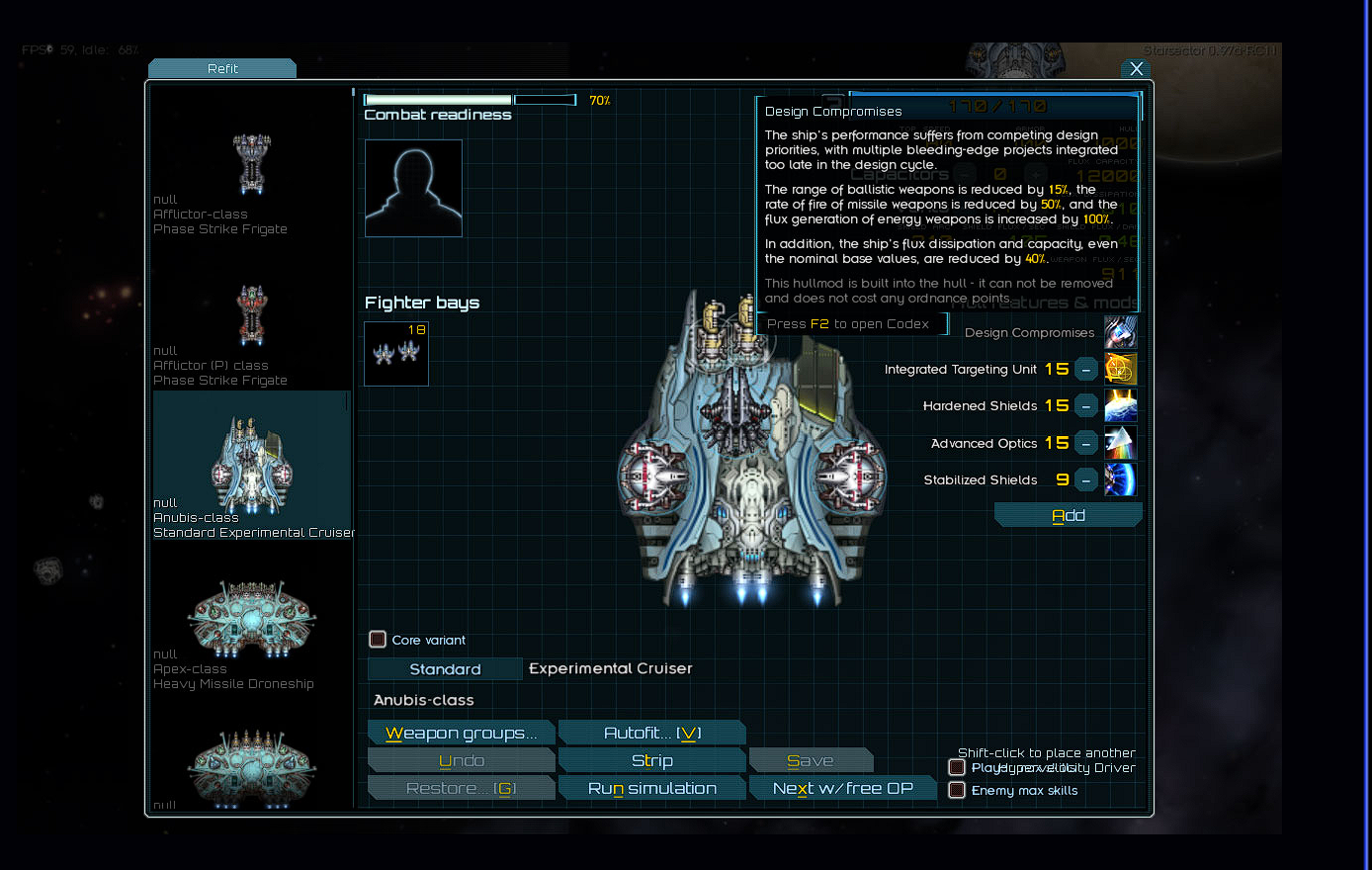Remove the Advanced Optics hullmod
Image resolution: width=1372 pixels, height=870 pixels.
[1086, 443]
